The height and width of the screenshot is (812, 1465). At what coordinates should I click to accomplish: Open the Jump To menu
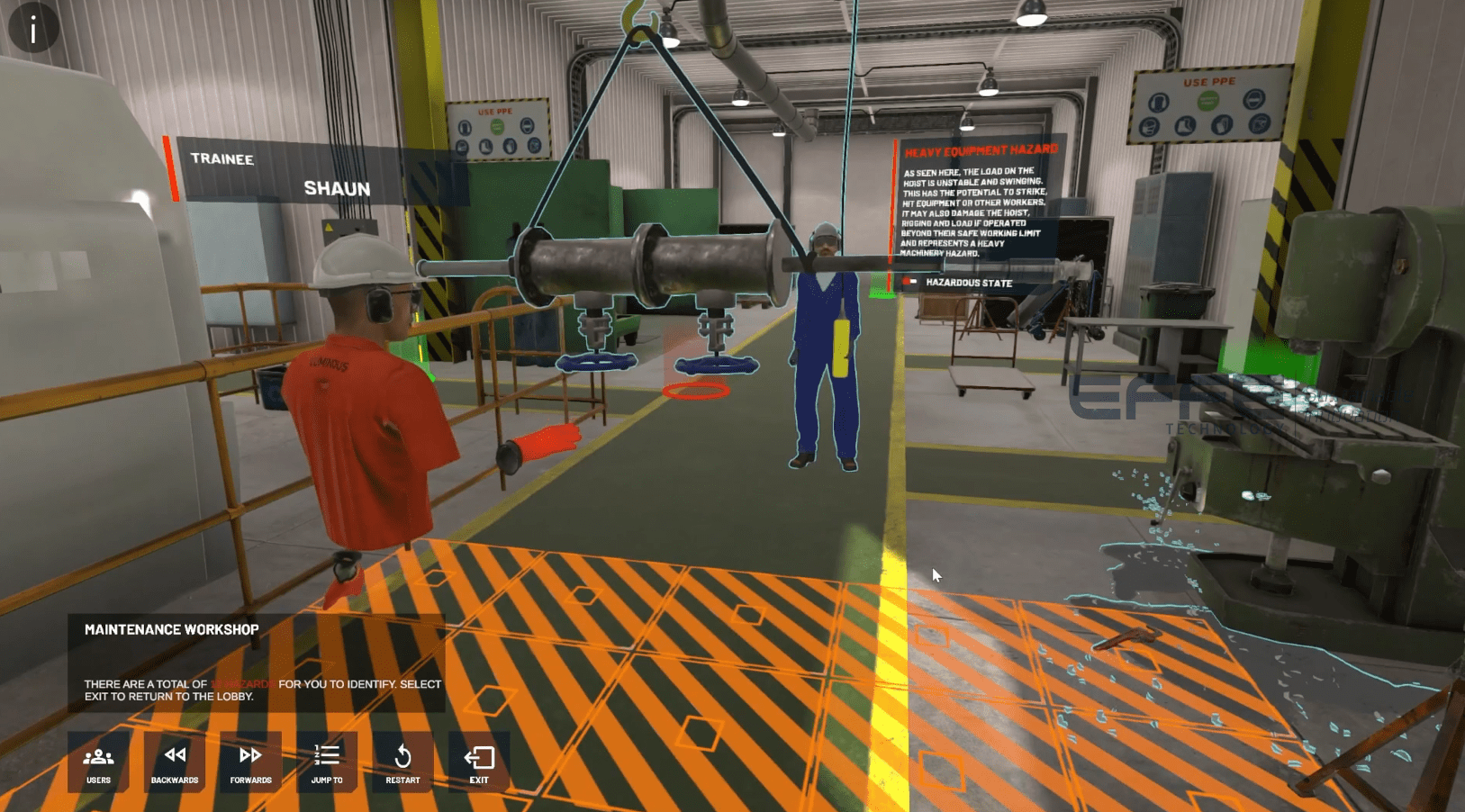327,762
